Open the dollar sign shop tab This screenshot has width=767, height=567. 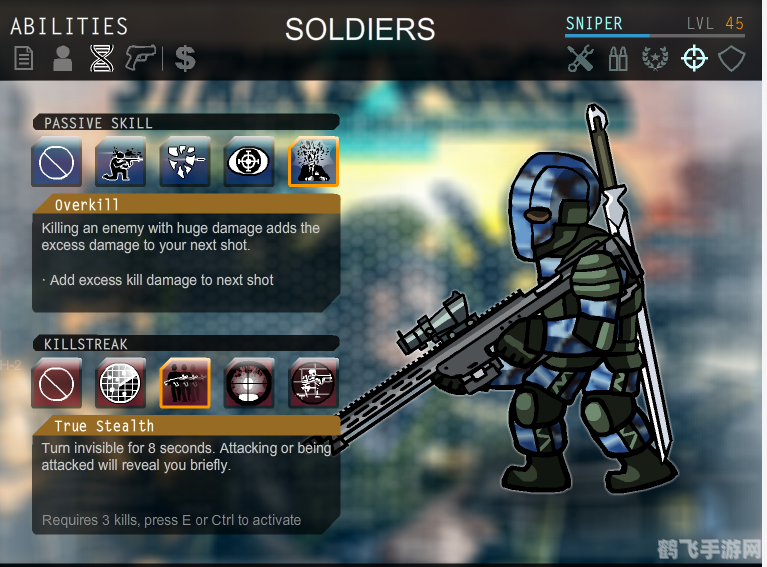[184, 59]
